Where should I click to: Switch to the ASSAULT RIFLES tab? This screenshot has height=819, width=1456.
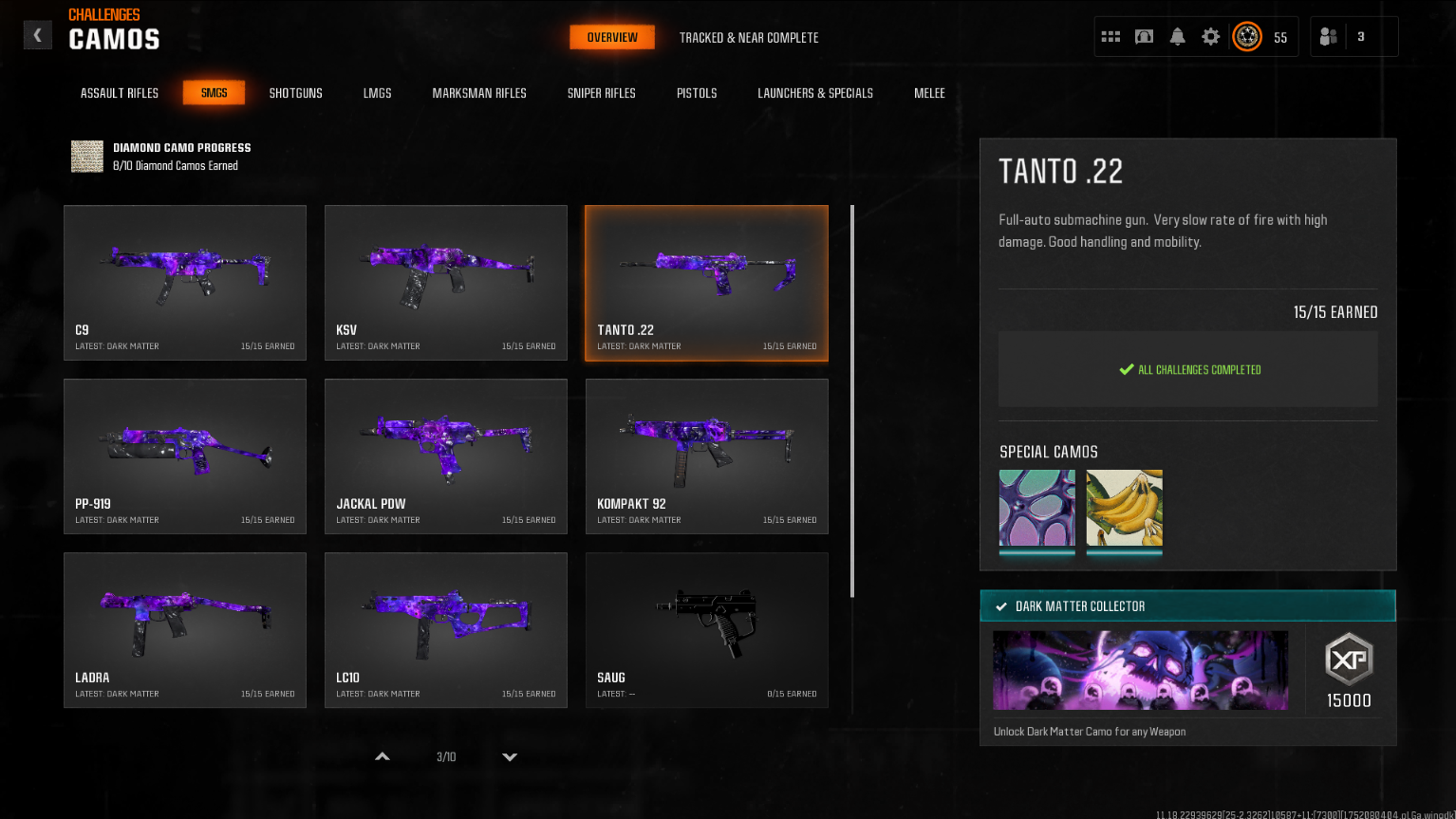pos(119,93)
